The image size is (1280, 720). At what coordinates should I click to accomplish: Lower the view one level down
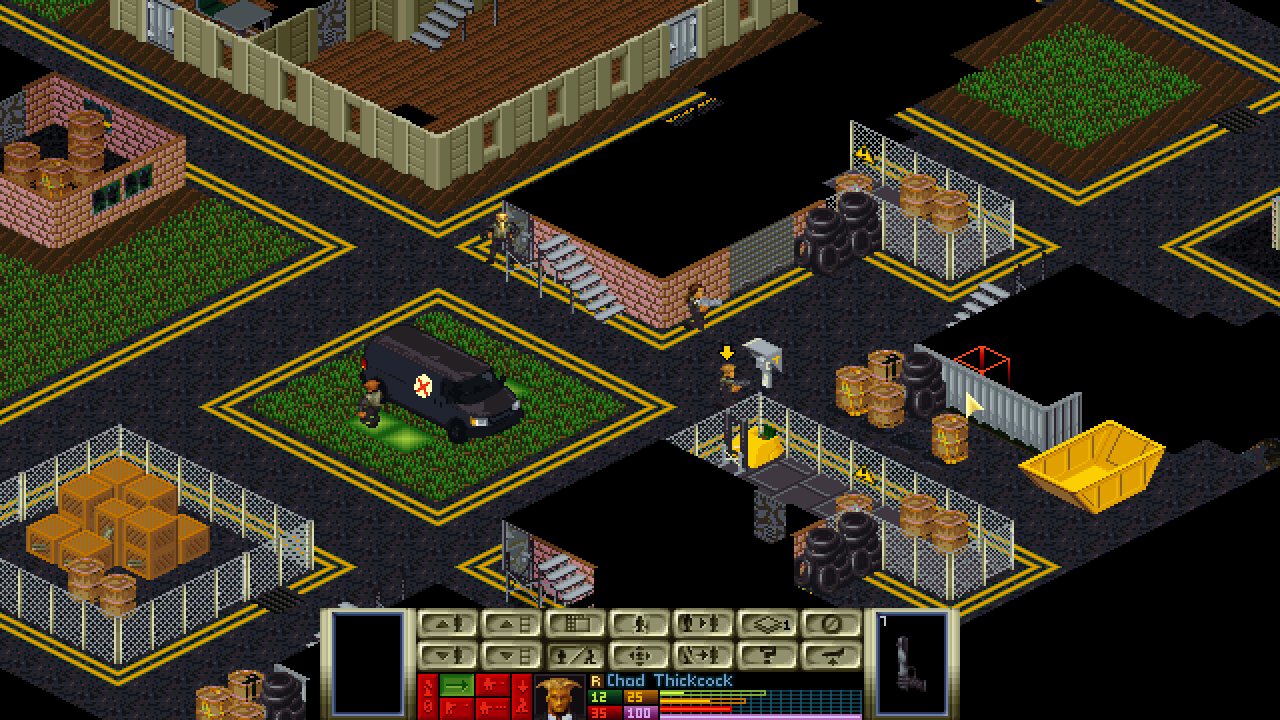click(511, 656)
